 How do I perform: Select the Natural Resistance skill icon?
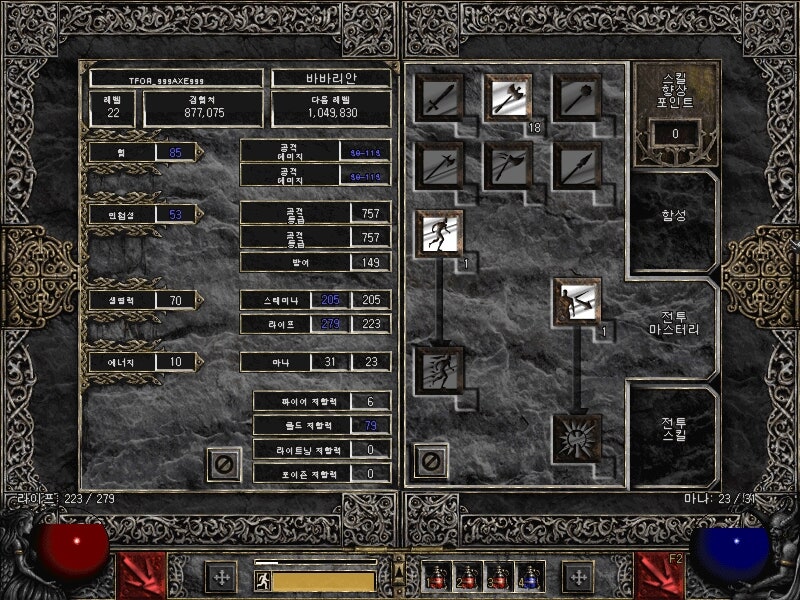(x=577, y=438)
